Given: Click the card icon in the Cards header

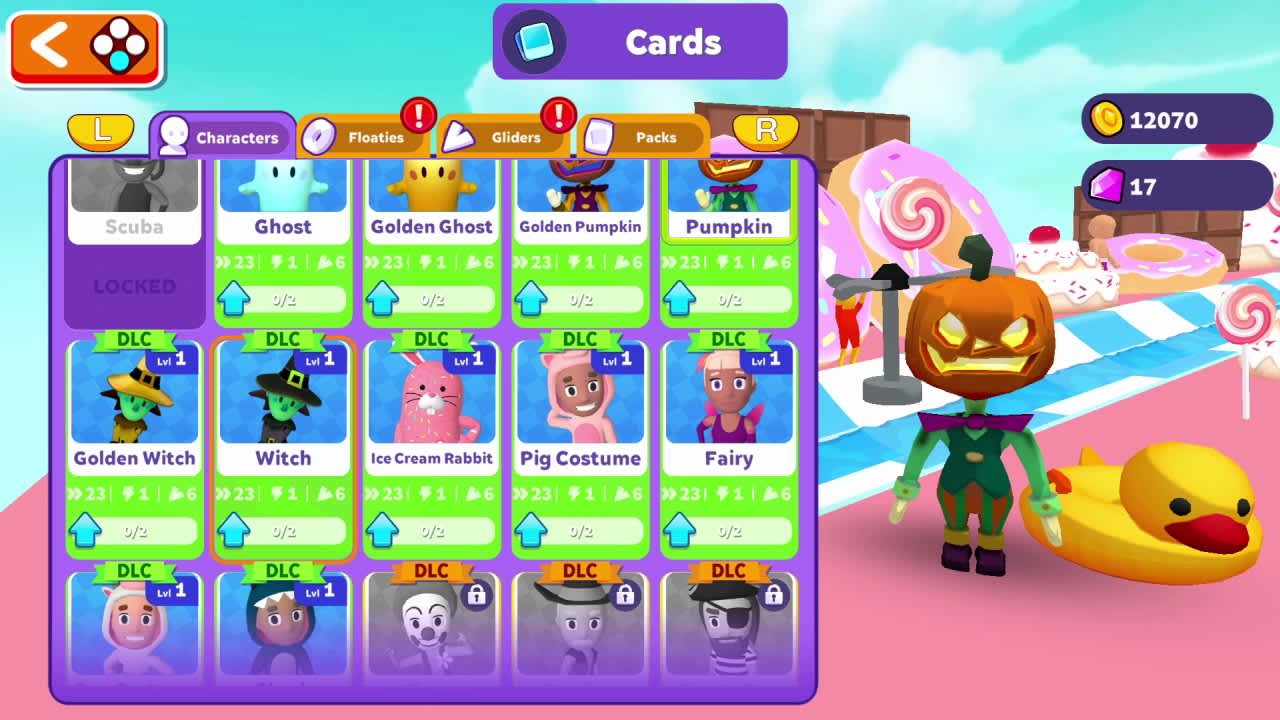Looking at the screenshot, I should click(x=530, y=41).
